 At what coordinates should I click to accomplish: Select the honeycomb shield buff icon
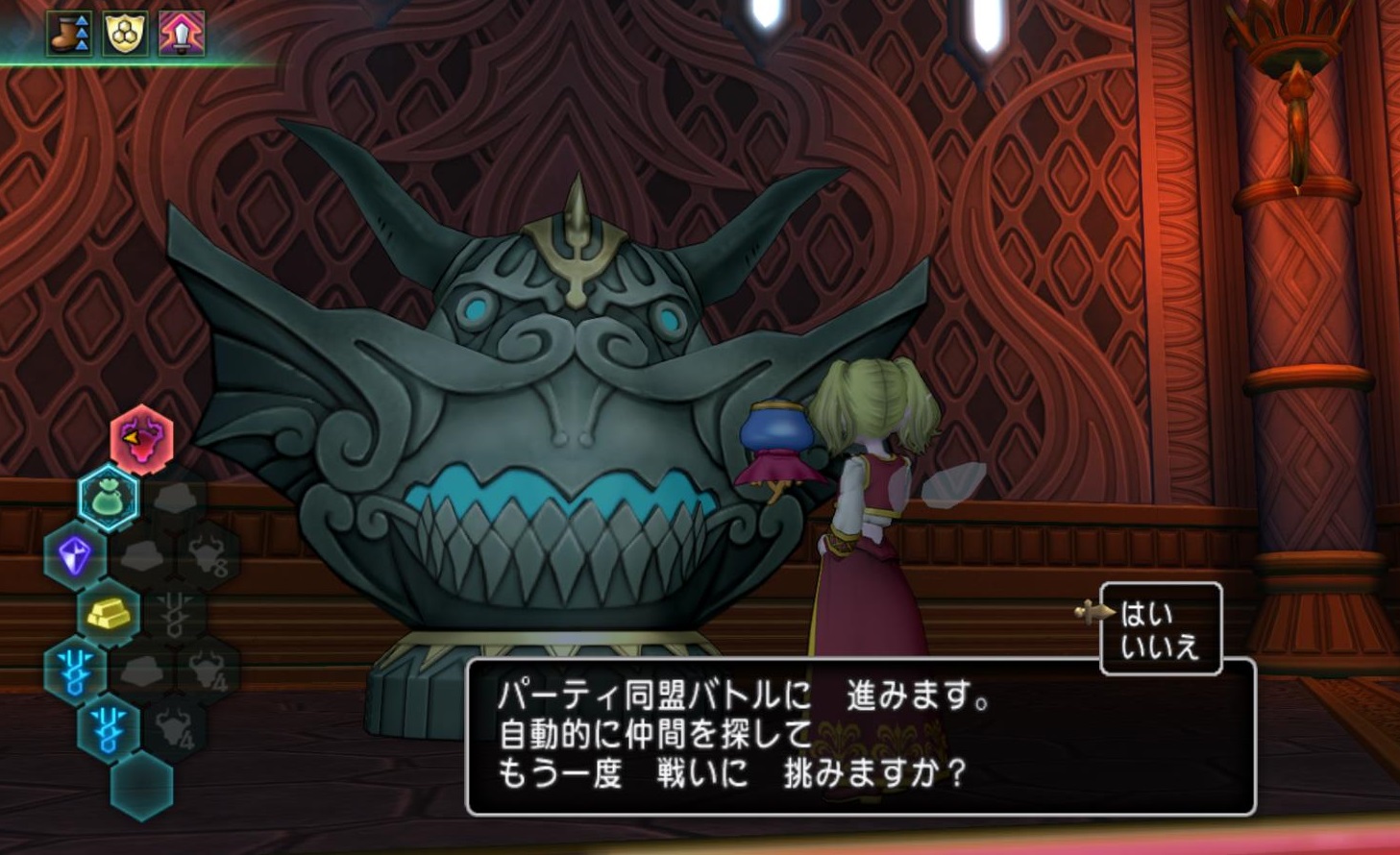click(x=126, y=35)
